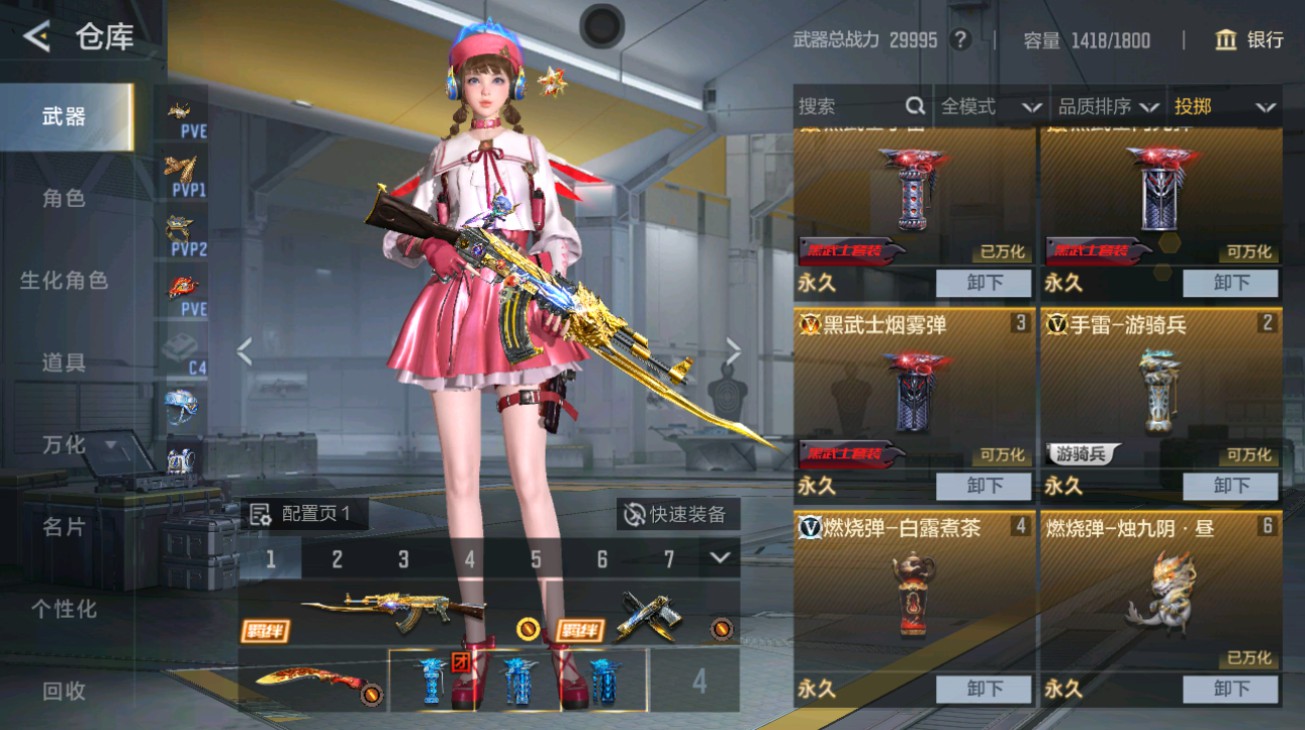Tap the 快速装备 quick equip icon
This screenshot has width=1305, height=730.
(634, 513)
